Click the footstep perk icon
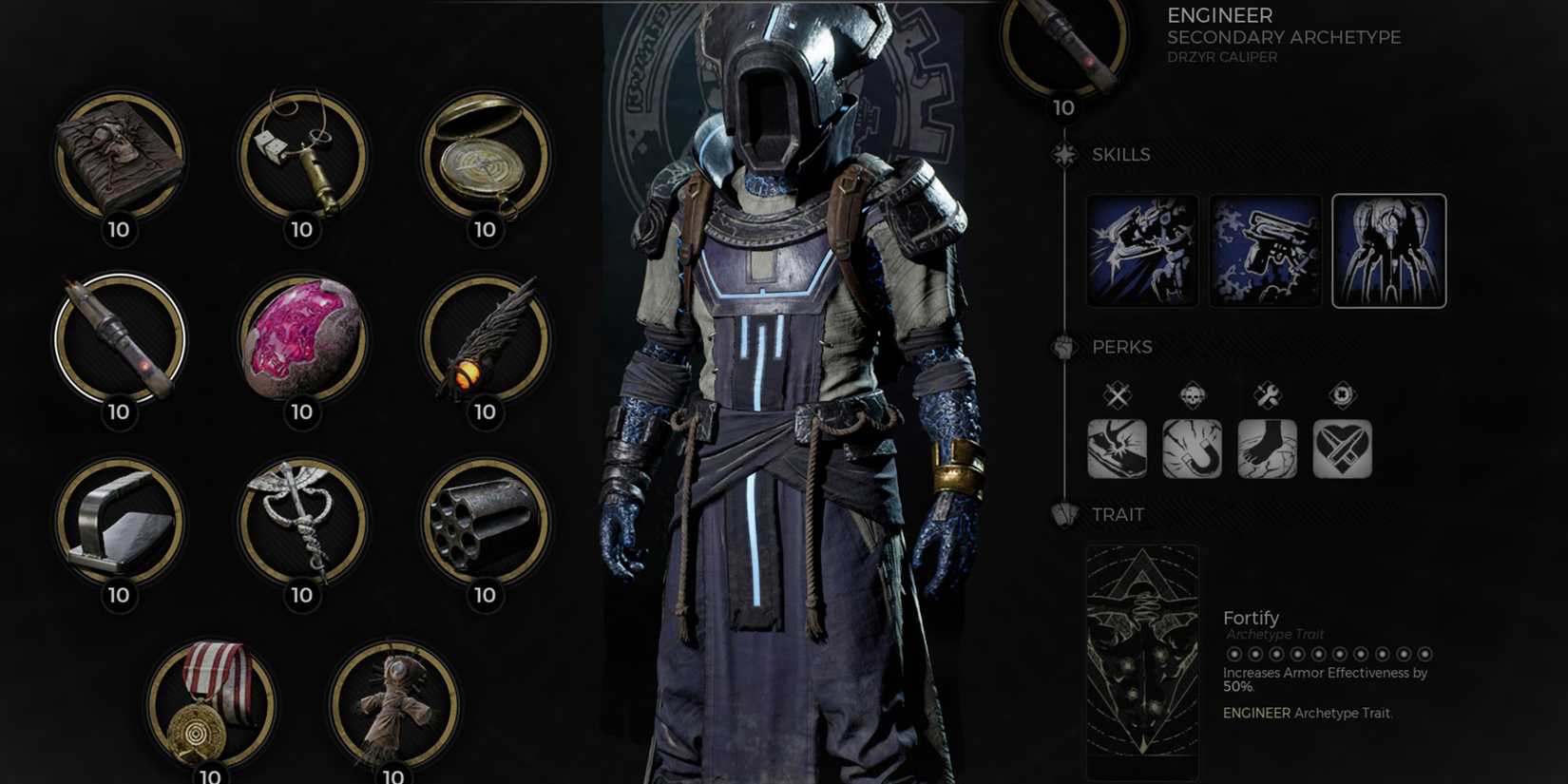Viewport: 1568px width, 784px height. click(x=1268, y=449)
